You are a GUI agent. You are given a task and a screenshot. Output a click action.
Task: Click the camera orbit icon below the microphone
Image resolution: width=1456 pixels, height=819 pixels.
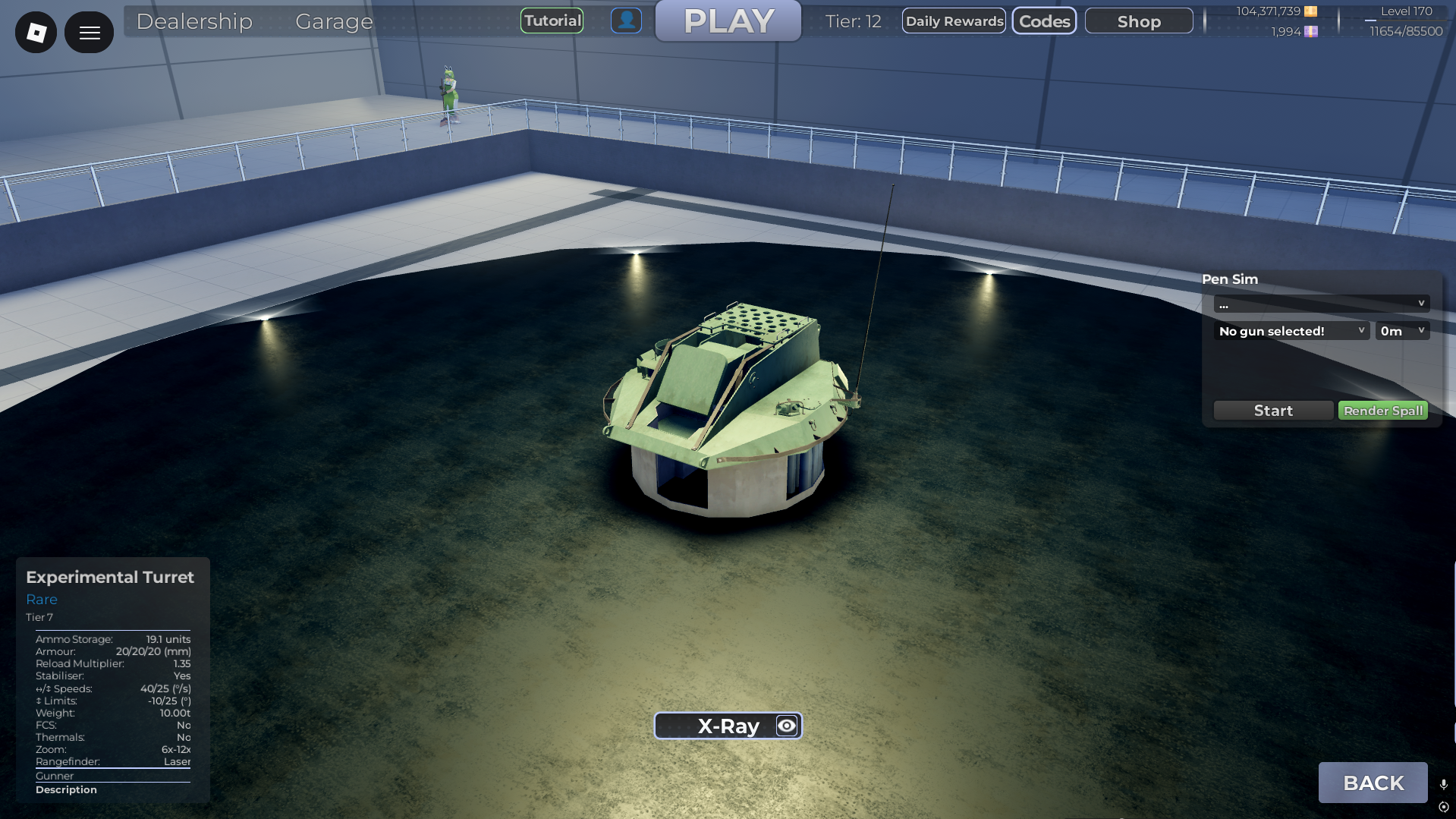coord(1444,808)
